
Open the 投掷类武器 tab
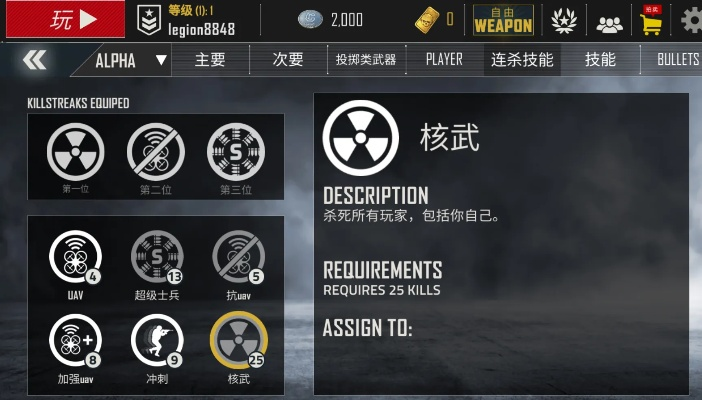[366, 60]
